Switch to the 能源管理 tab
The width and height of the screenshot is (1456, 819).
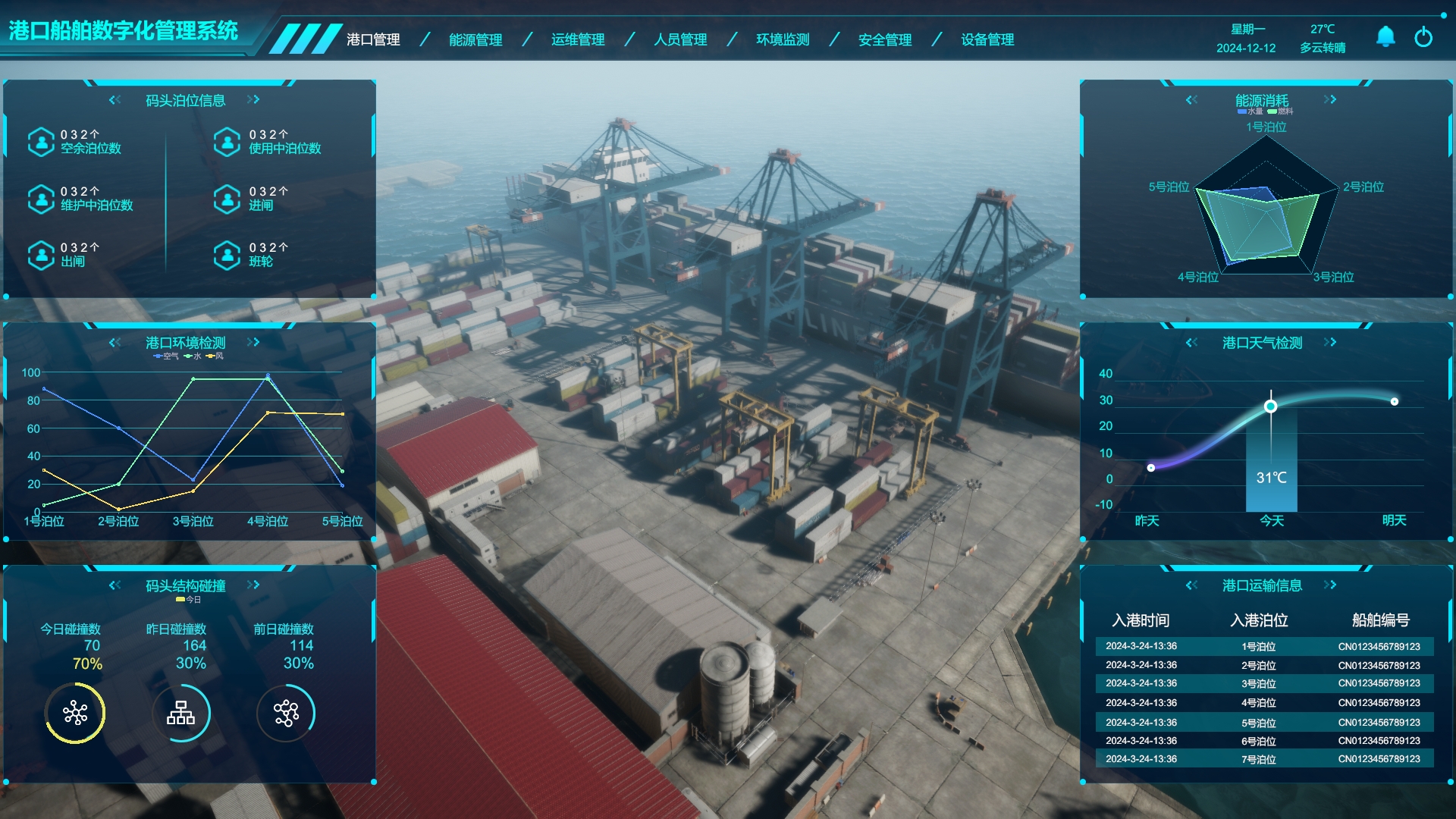pos(475,39)
